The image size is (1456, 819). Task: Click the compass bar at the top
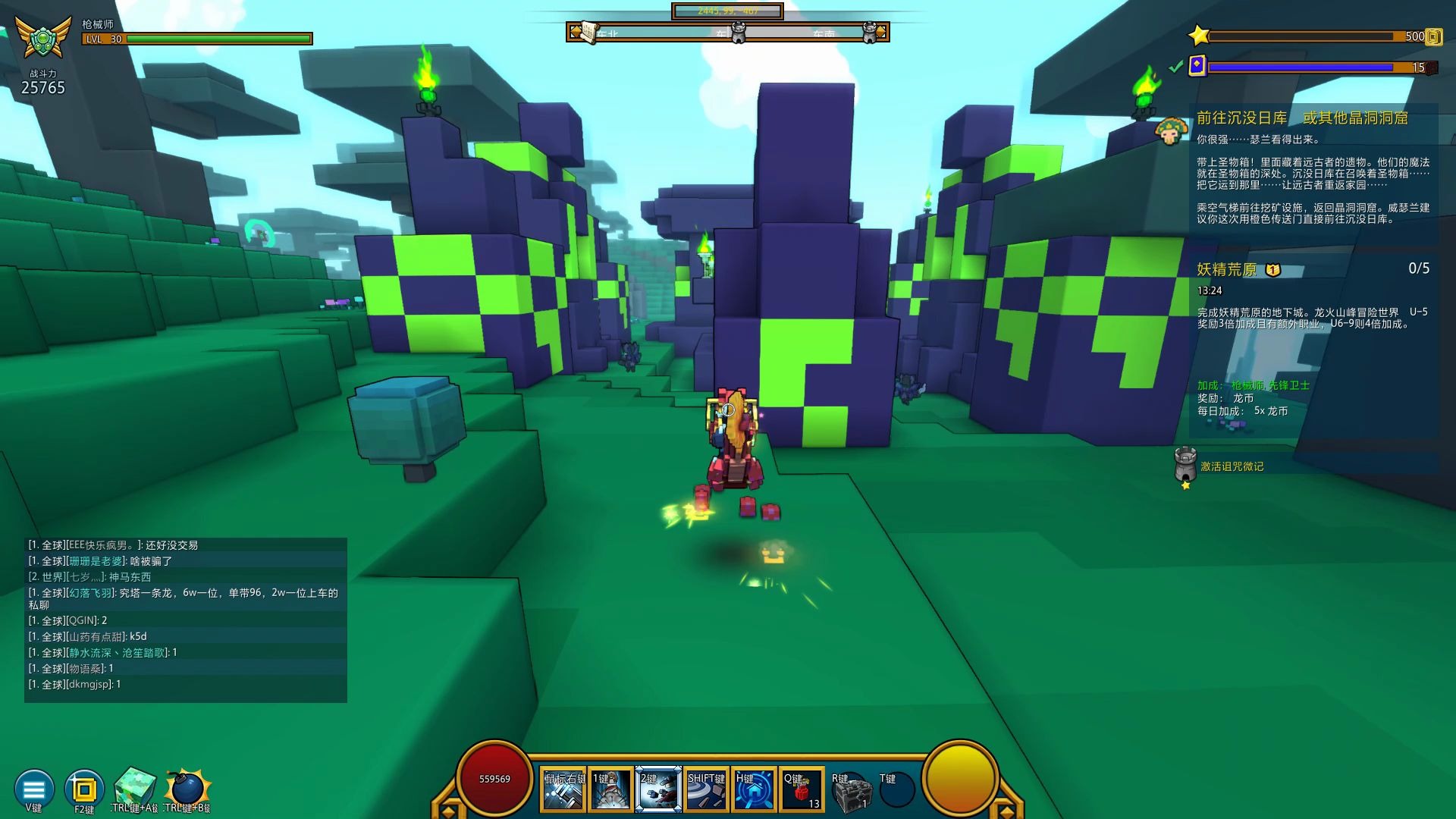point(727,33)
